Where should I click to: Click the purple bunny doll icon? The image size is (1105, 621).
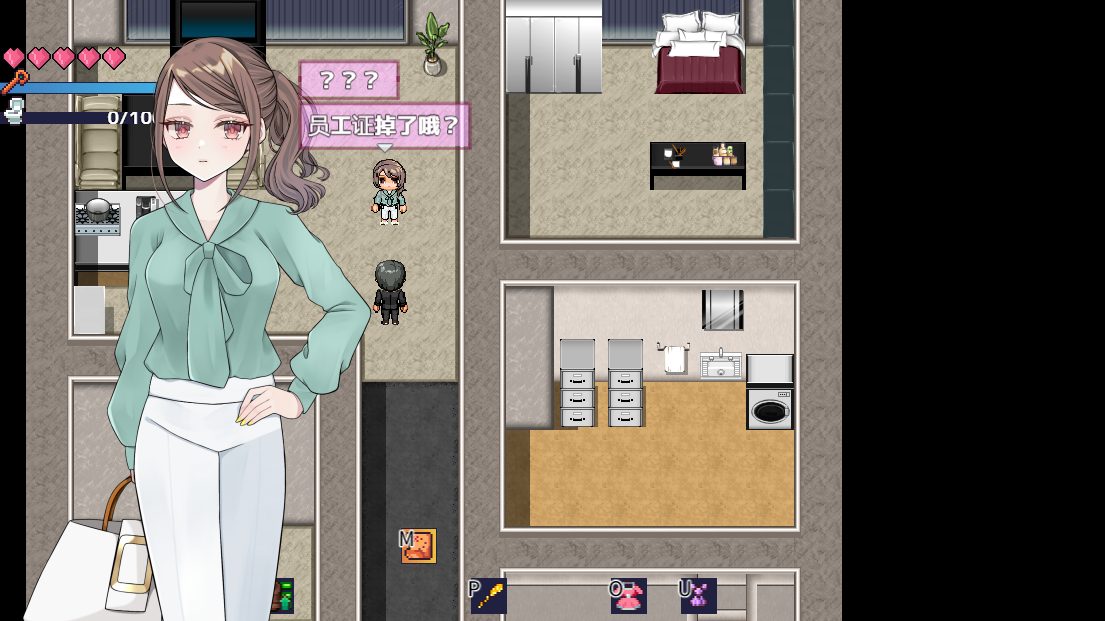(x=699, y=596)
